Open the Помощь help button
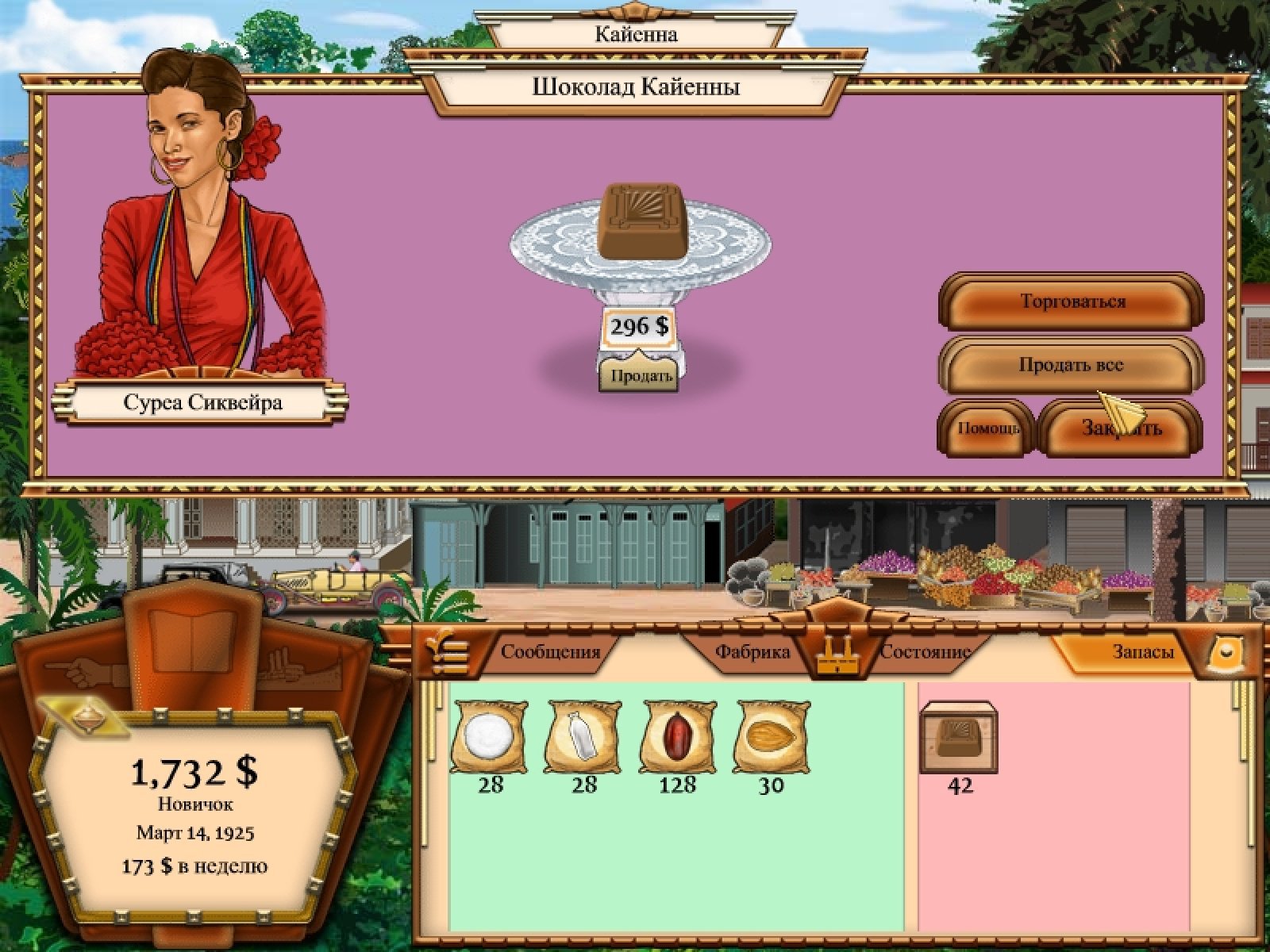 [987, 428]
